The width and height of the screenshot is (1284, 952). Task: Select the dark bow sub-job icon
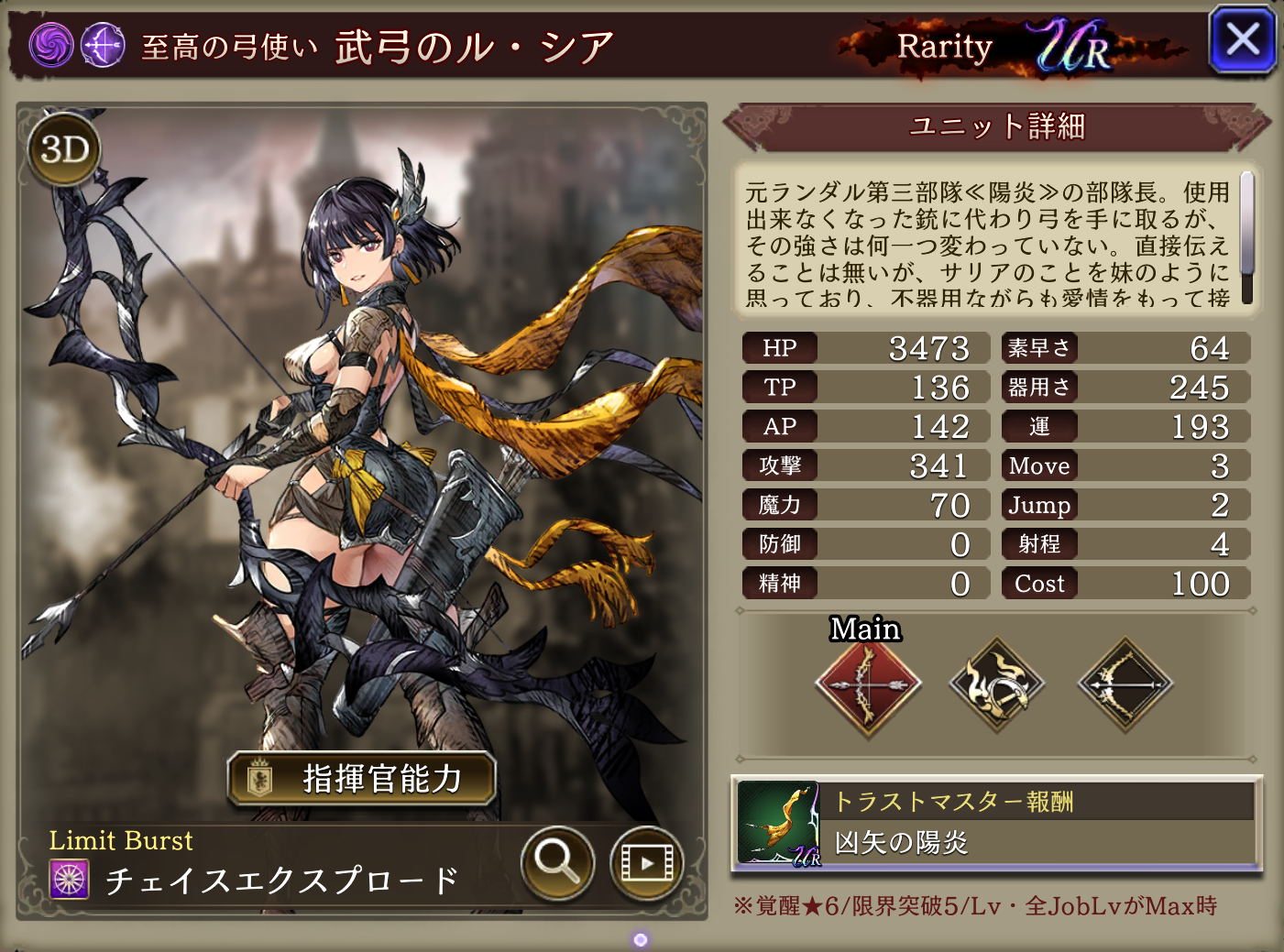point(1125,685)
